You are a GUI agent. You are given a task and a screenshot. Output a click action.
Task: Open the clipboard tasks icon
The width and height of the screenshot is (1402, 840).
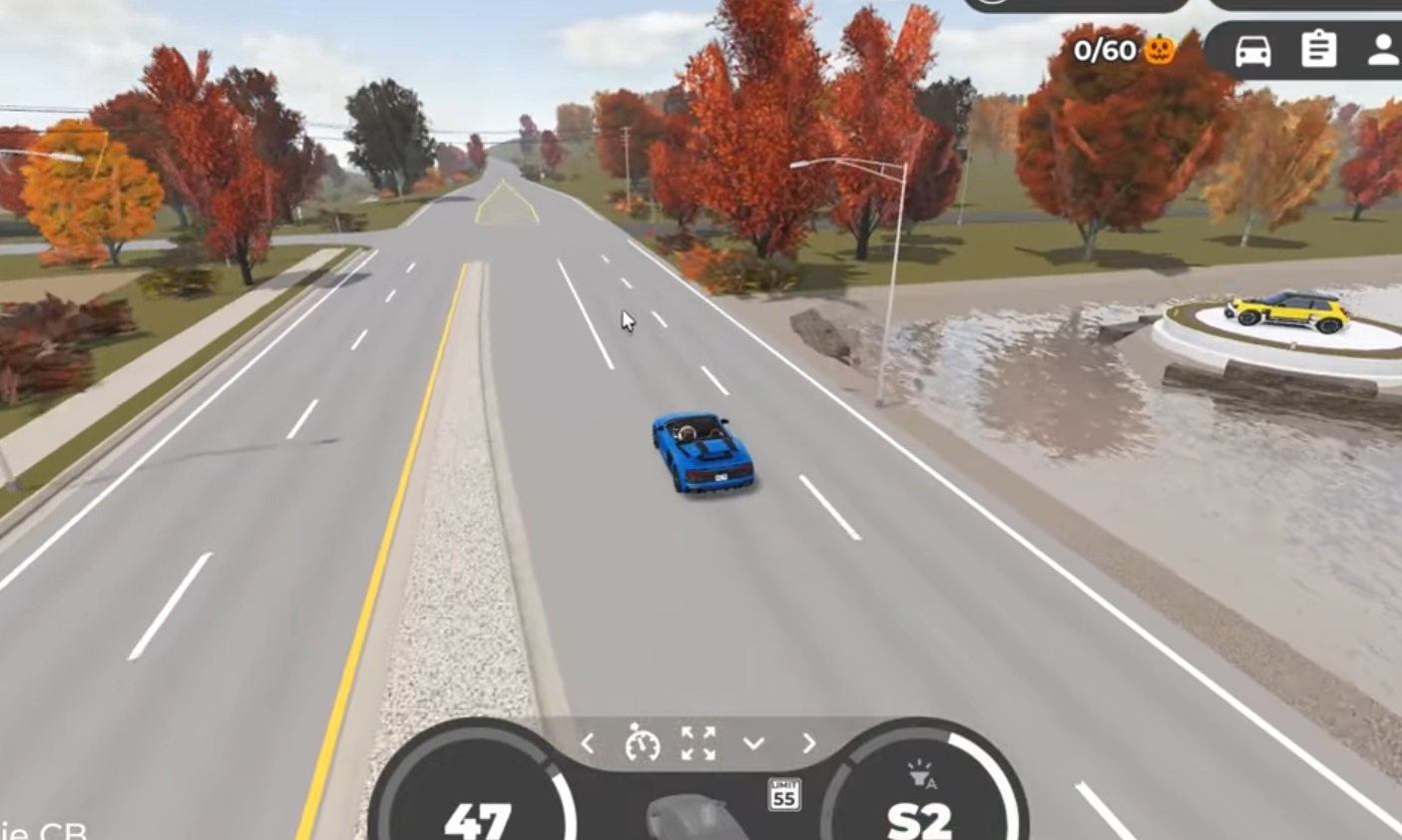click(x=1318, y=49)
